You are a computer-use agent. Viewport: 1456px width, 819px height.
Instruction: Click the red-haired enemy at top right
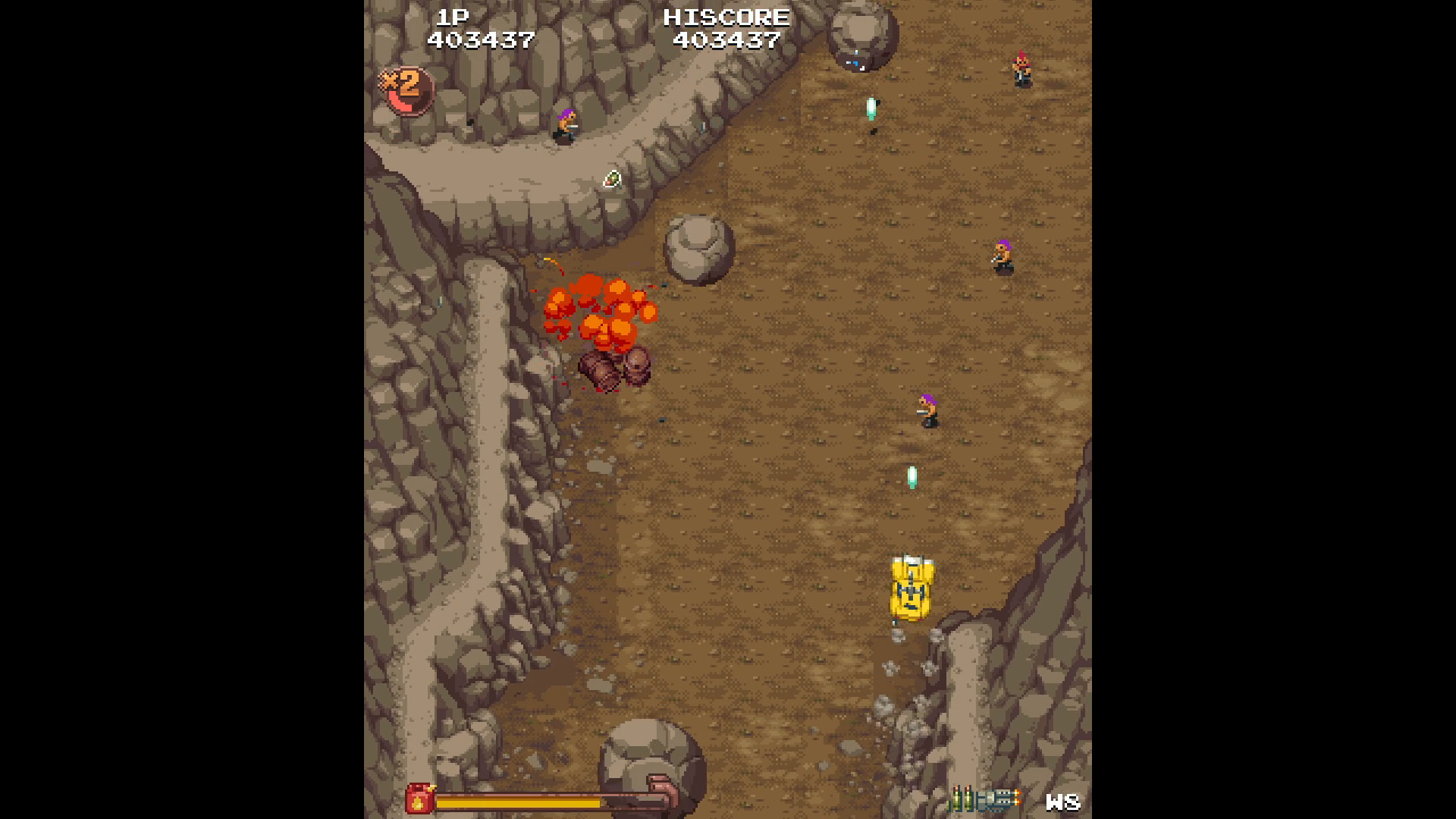pyautogui.click(x=1021, y=68)
